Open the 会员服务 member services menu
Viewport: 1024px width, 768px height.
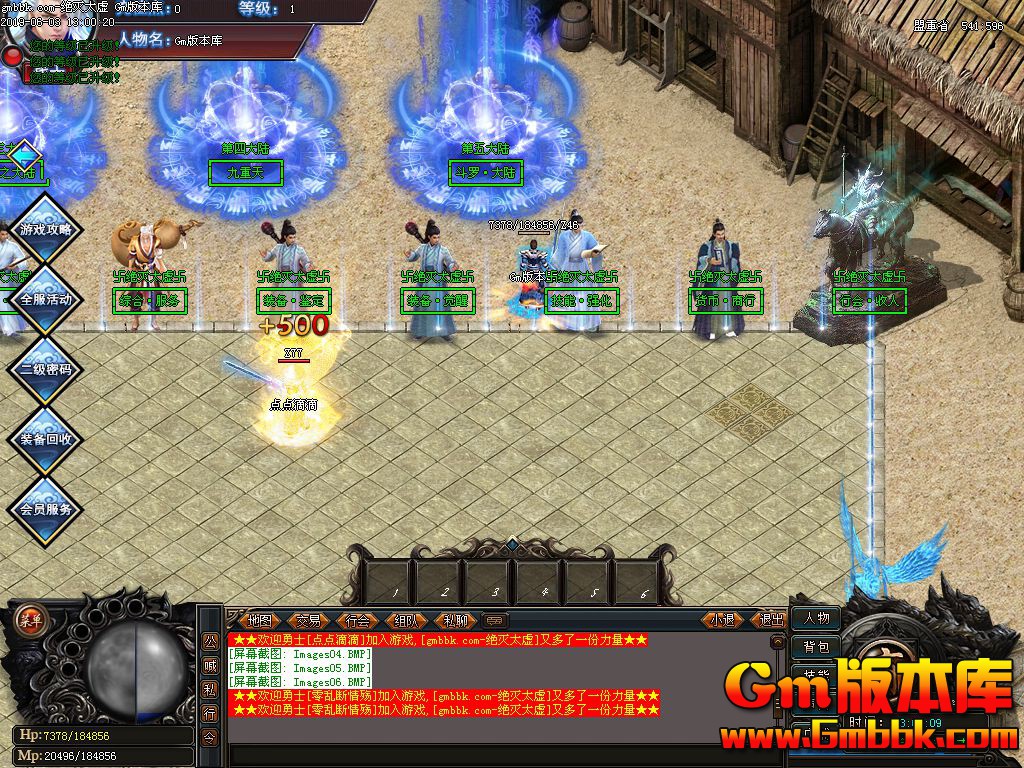(46, 509)
